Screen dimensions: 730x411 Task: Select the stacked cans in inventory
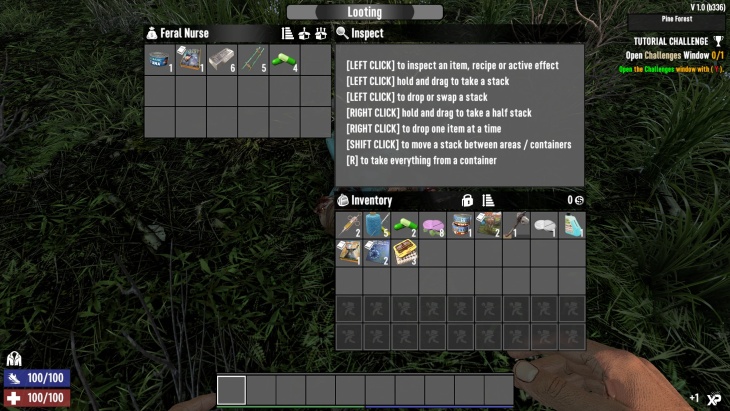461,226
